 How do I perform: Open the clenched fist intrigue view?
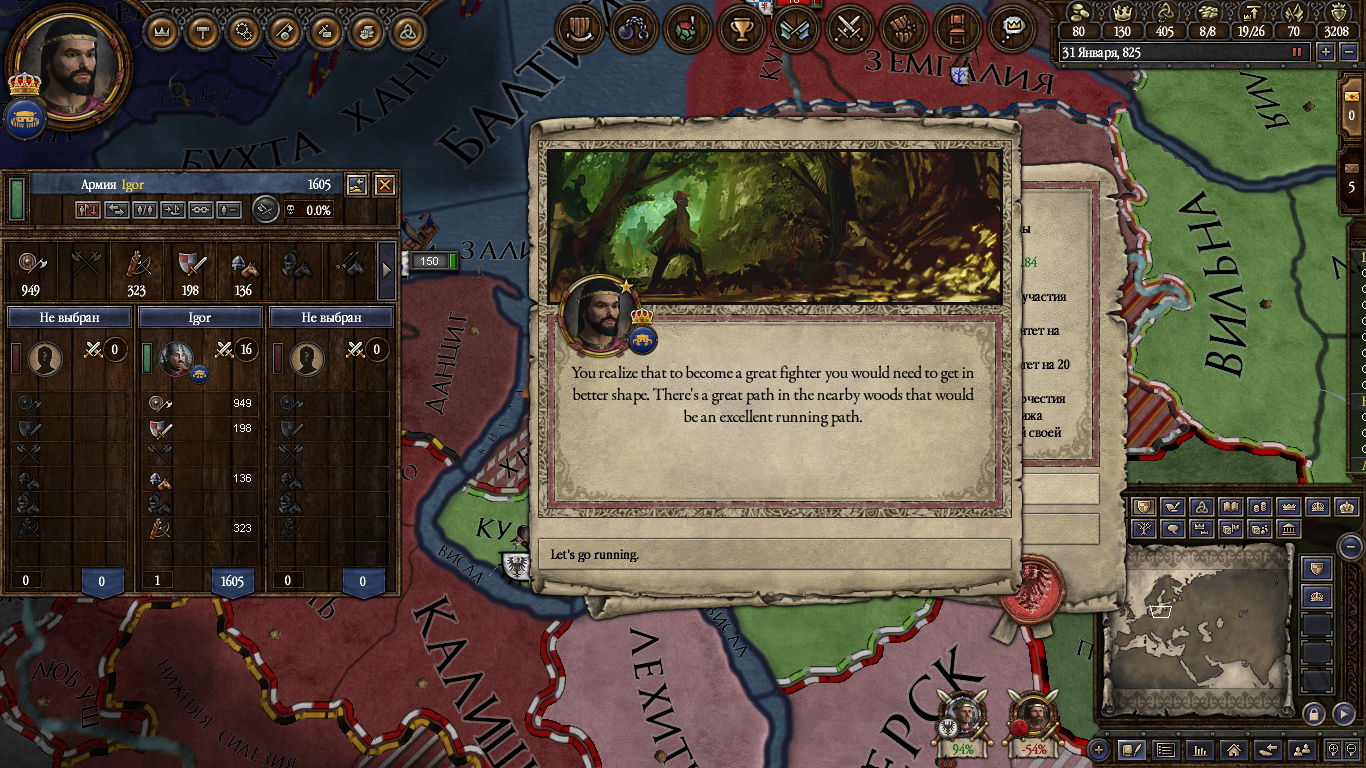tap(904, 29)
